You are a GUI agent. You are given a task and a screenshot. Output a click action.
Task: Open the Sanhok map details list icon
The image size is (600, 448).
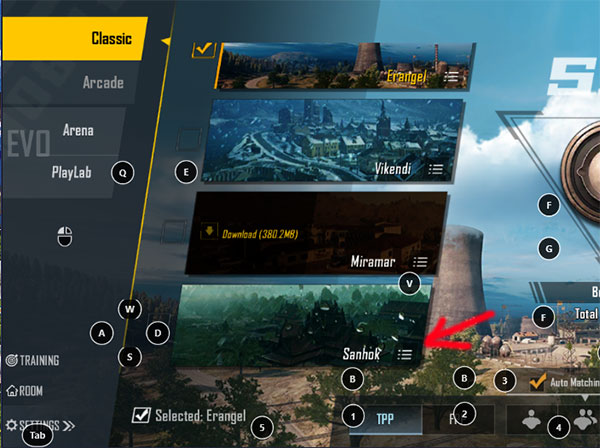[x=404, y=353]
